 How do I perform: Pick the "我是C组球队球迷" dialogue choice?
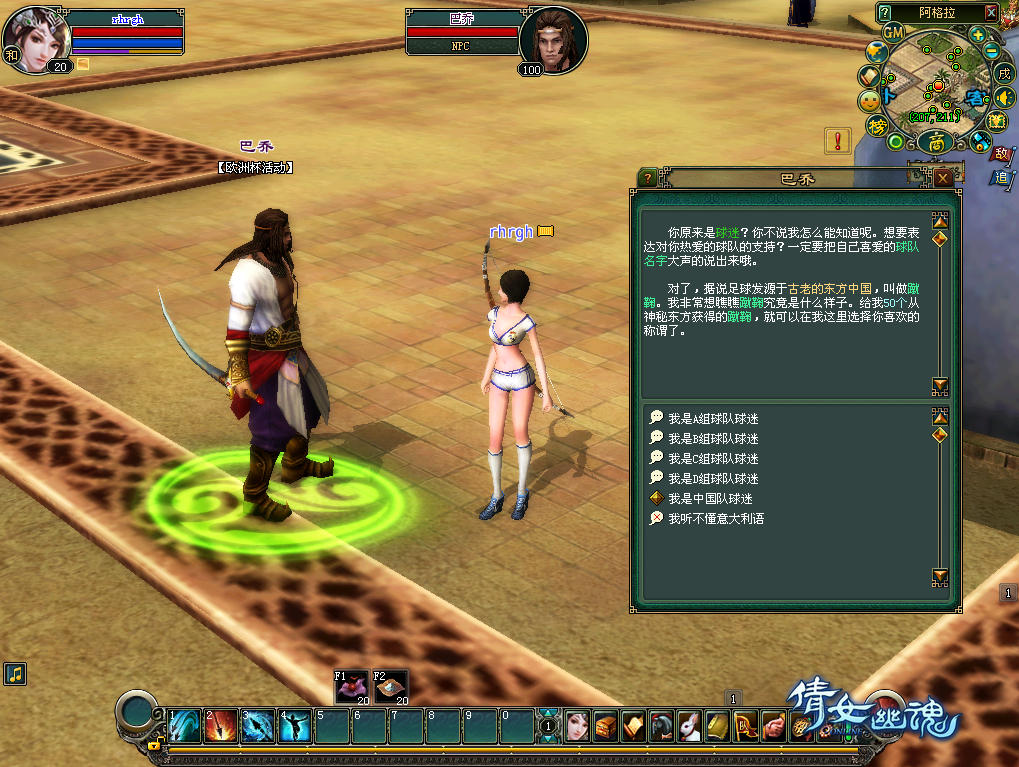(x=712, y=459)
